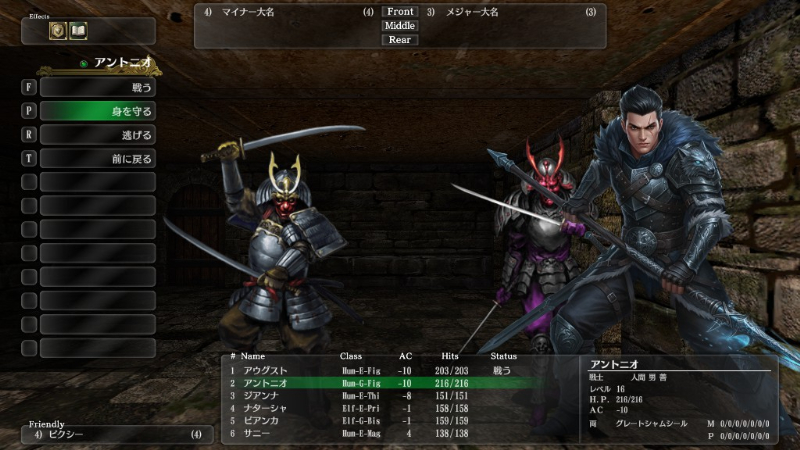800x450 pixels.
Task: Select the 身を守る (Defend) command
Action: [x=97, y=111]
